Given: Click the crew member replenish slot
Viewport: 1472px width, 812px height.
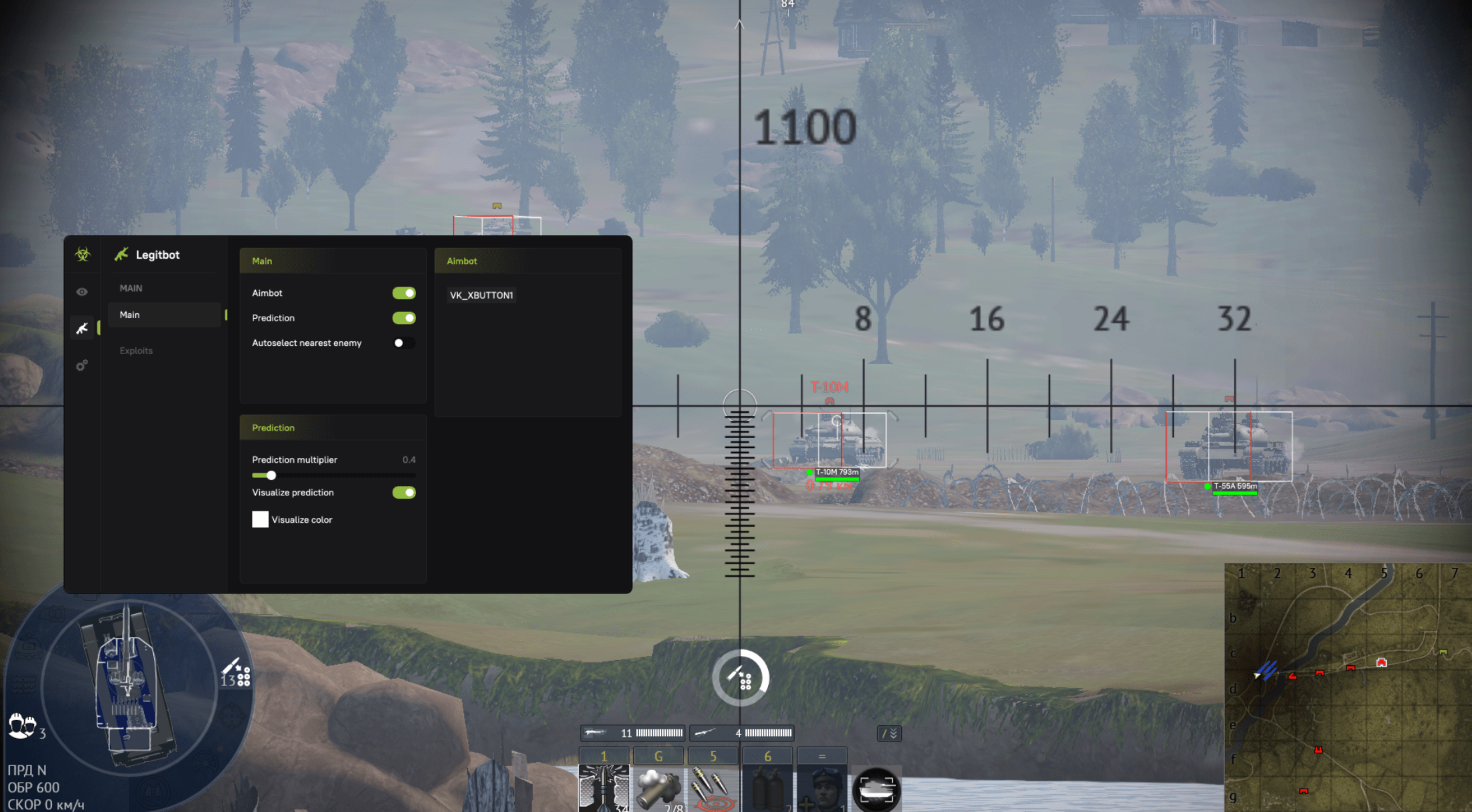Looking at the screenshot, I should [x=821, y=788].
